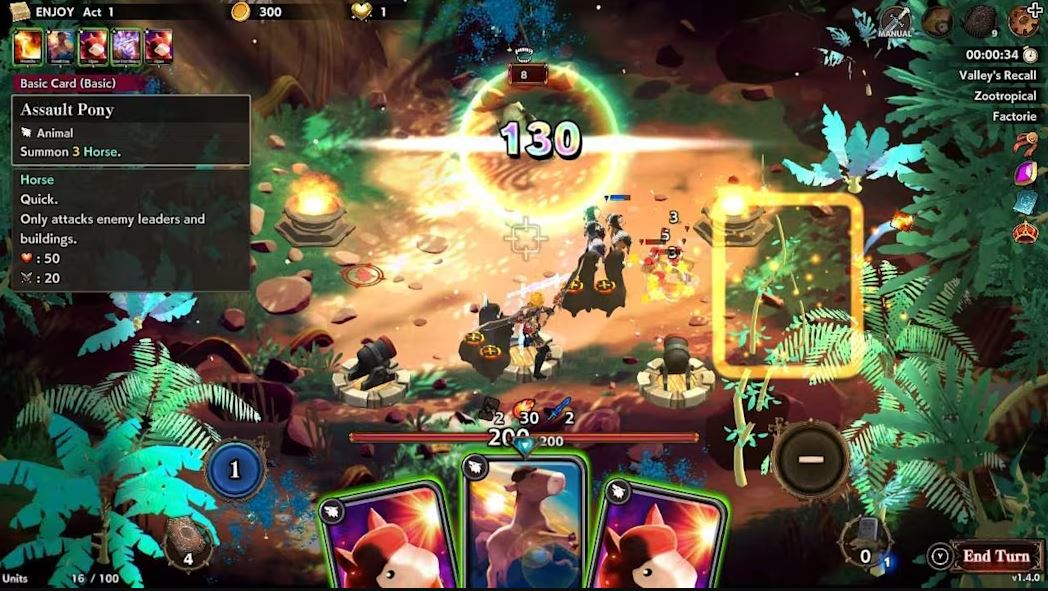The image size is (1048, 591).
Task: Toggle the Manual sword mode icon
Action: point(895,20)
